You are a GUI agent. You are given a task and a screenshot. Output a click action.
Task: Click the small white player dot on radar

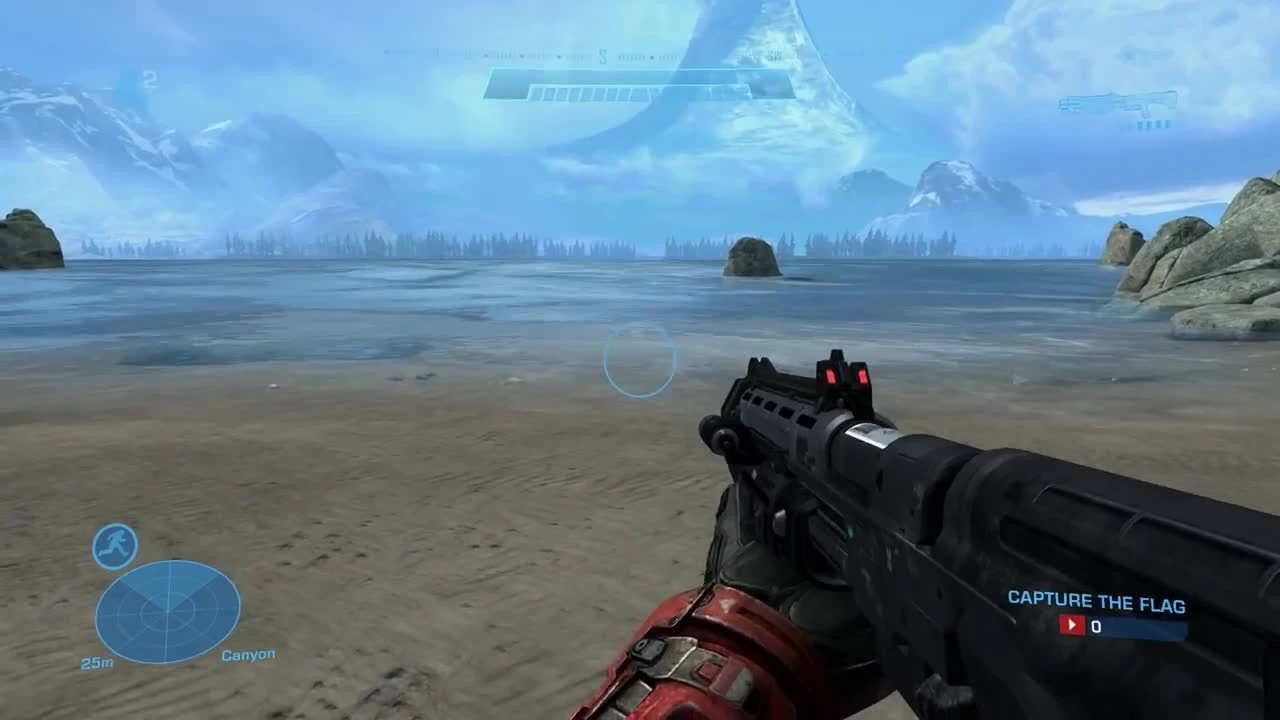point(168,610)
